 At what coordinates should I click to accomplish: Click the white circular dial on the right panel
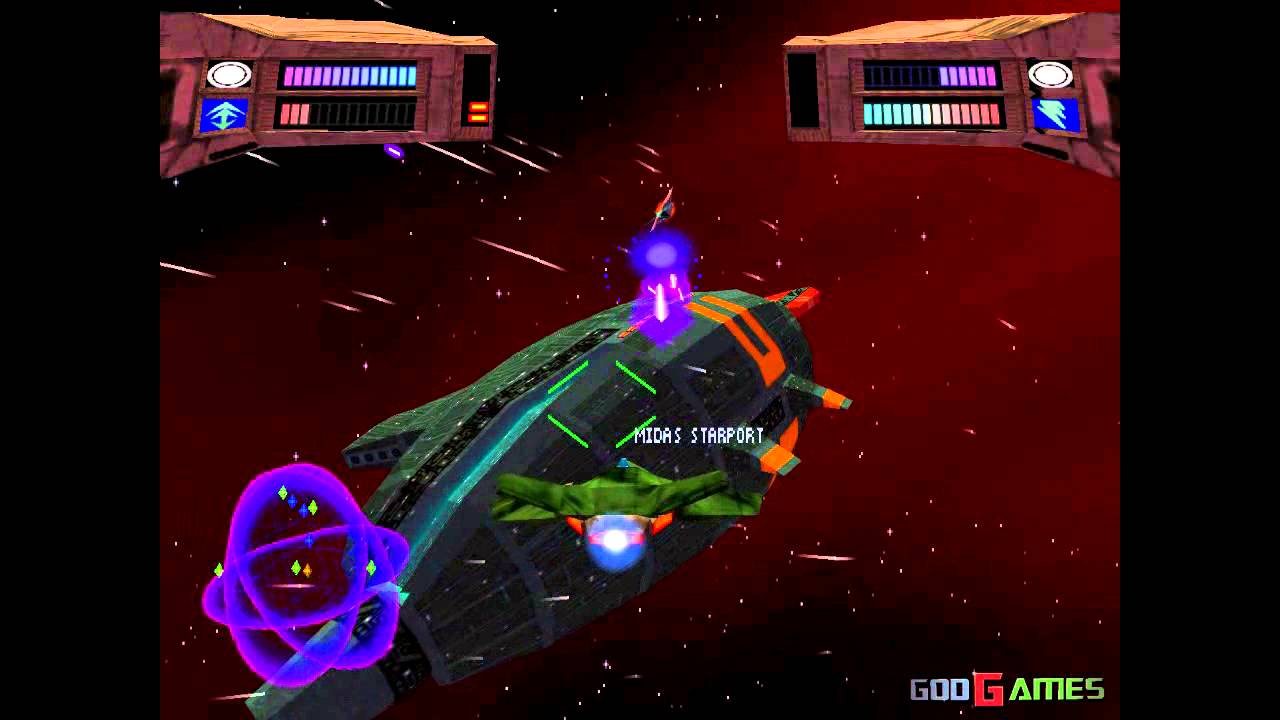tap(1050, 73)
